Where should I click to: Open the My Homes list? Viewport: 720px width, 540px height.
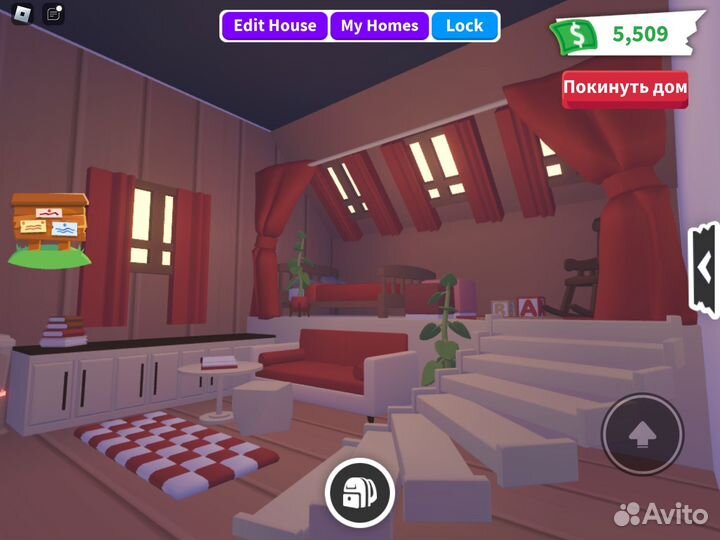pos(379,26)
